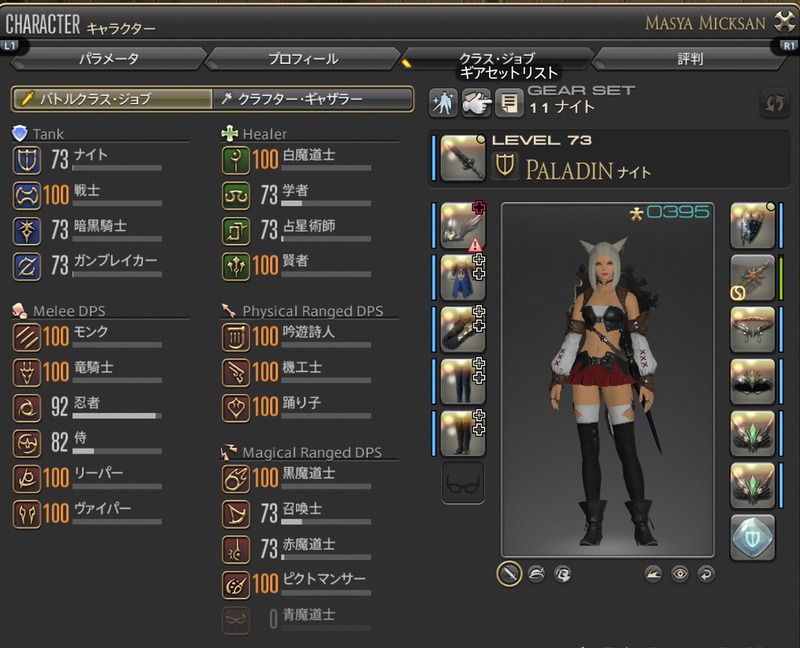Show the 評判 tab
This screenshot has height=648, width=800.
(x=690, y=59)
